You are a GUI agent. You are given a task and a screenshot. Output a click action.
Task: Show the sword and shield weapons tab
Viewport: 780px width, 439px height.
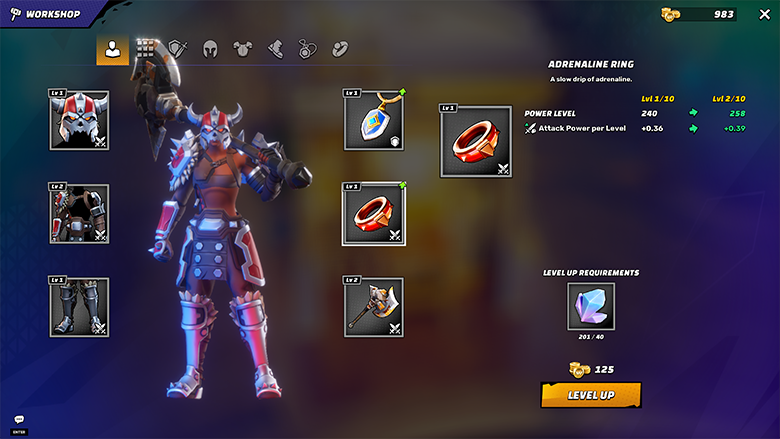click(178, 49)
